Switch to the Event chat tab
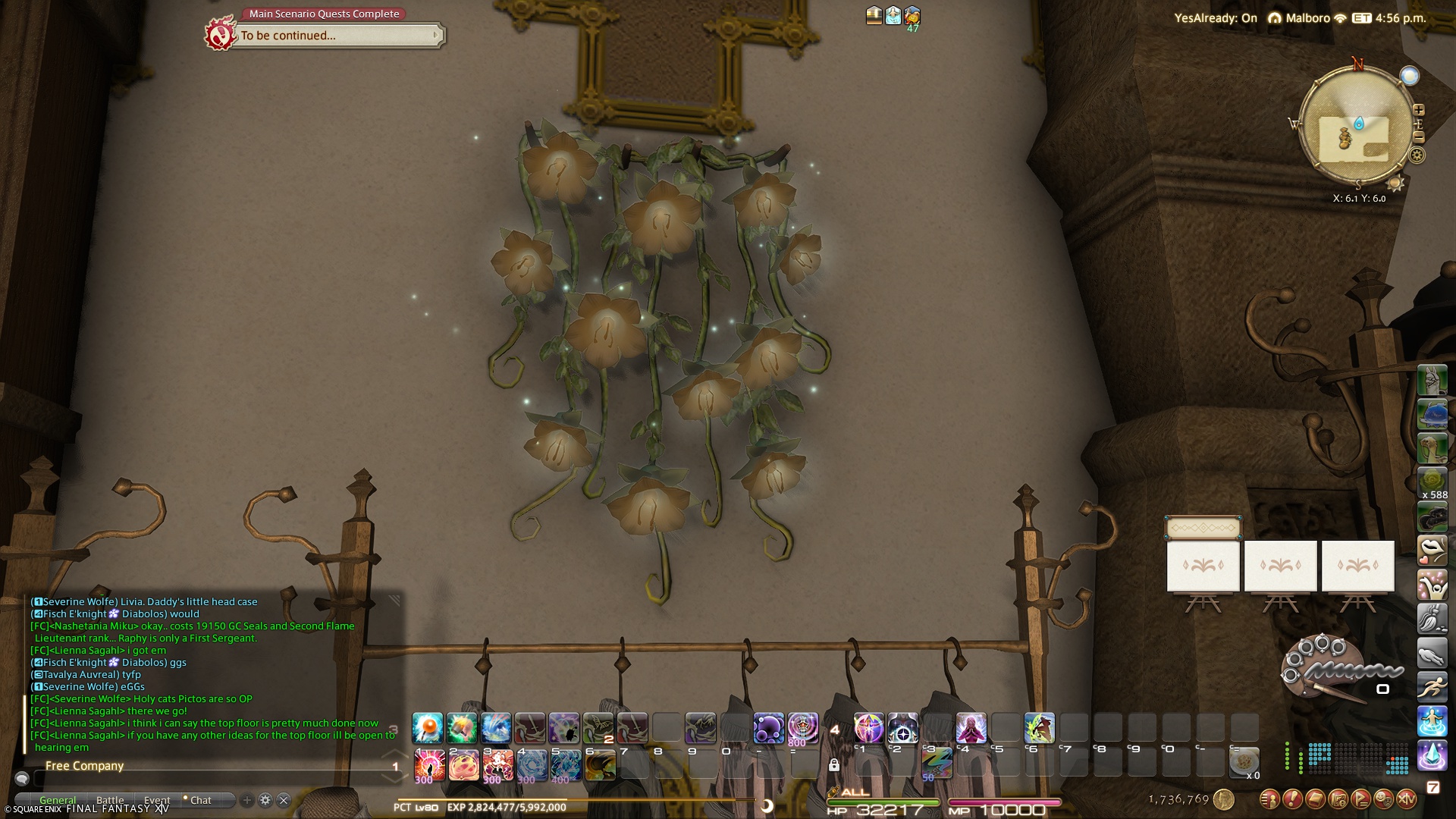This screenshot has width=1456, height=819. pyautogui.click(x=157, y=800)
